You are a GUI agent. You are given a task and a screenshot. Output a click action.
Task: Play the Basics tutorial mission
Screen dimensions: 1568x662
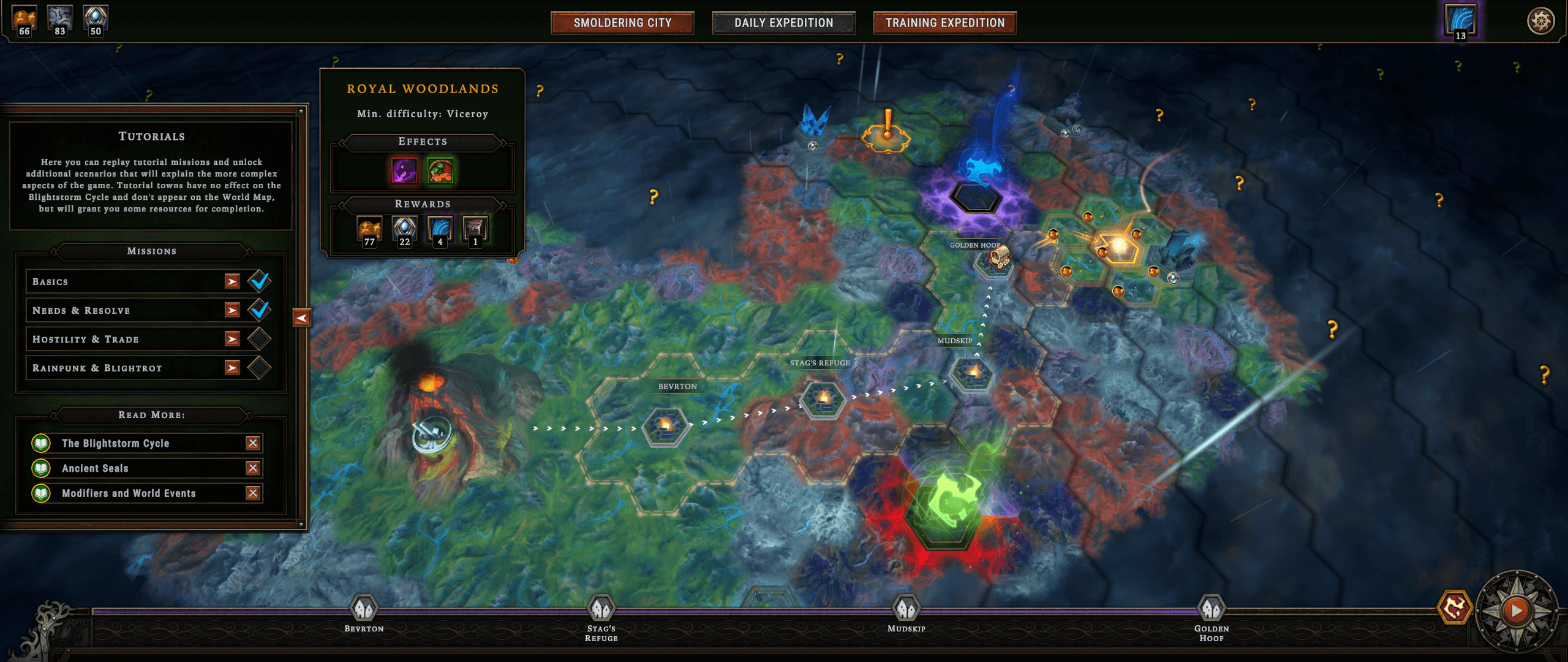(x=232, y=281)
